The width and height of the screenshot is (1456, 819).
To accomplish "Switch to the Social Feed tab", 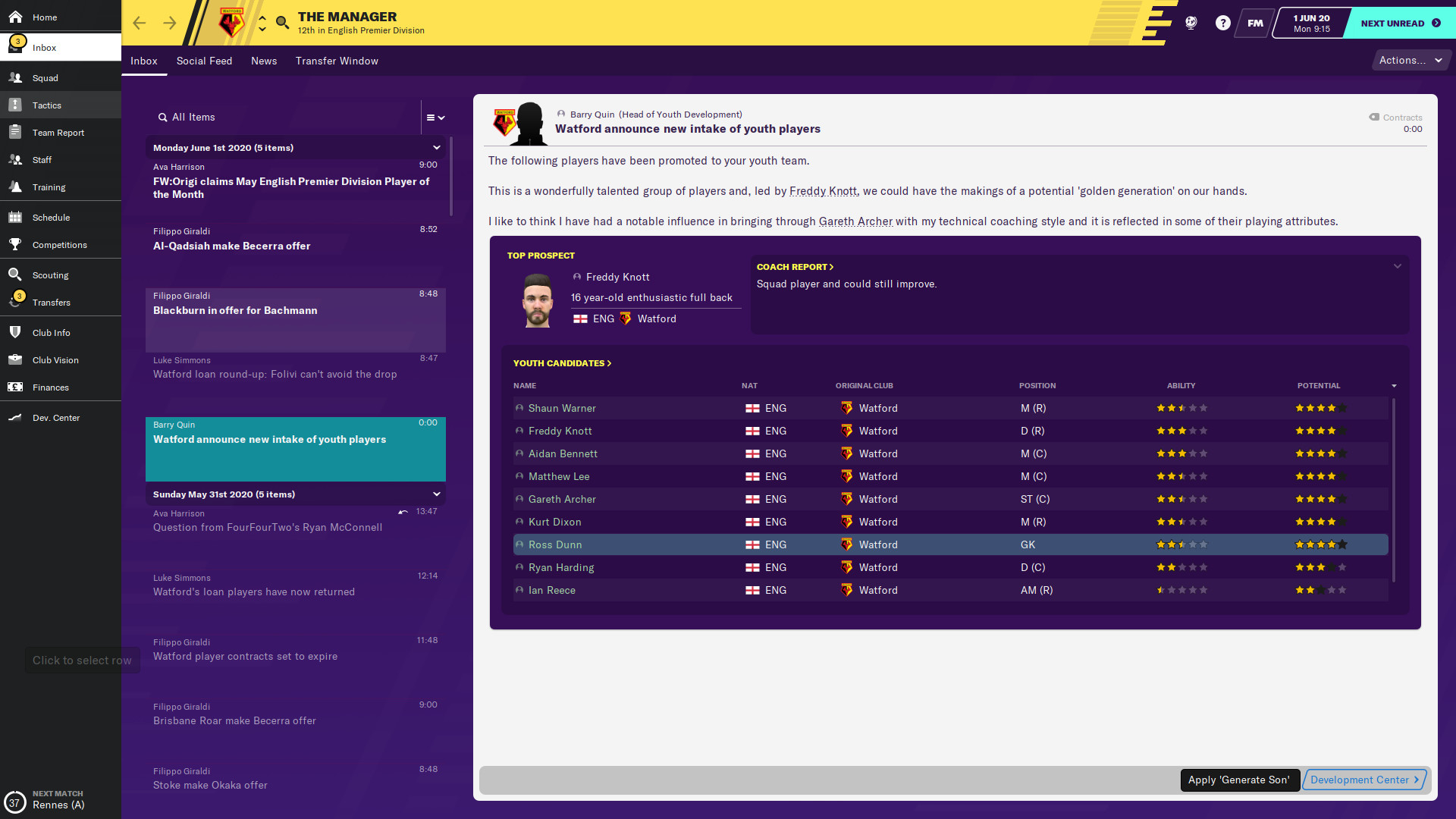I will (204, 61).
